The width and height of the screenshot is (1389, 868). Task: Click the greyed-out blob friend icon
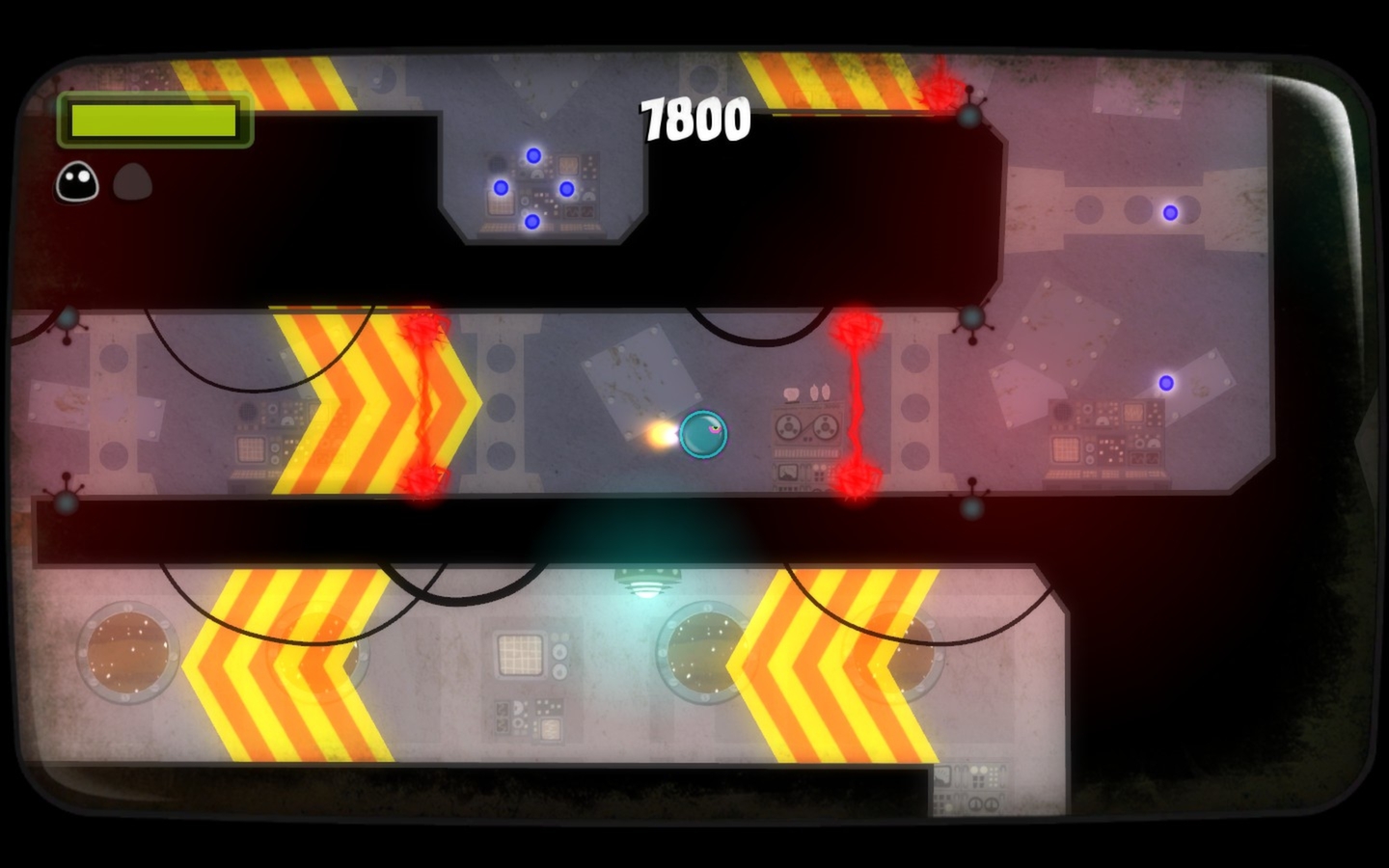click(134, 181)
